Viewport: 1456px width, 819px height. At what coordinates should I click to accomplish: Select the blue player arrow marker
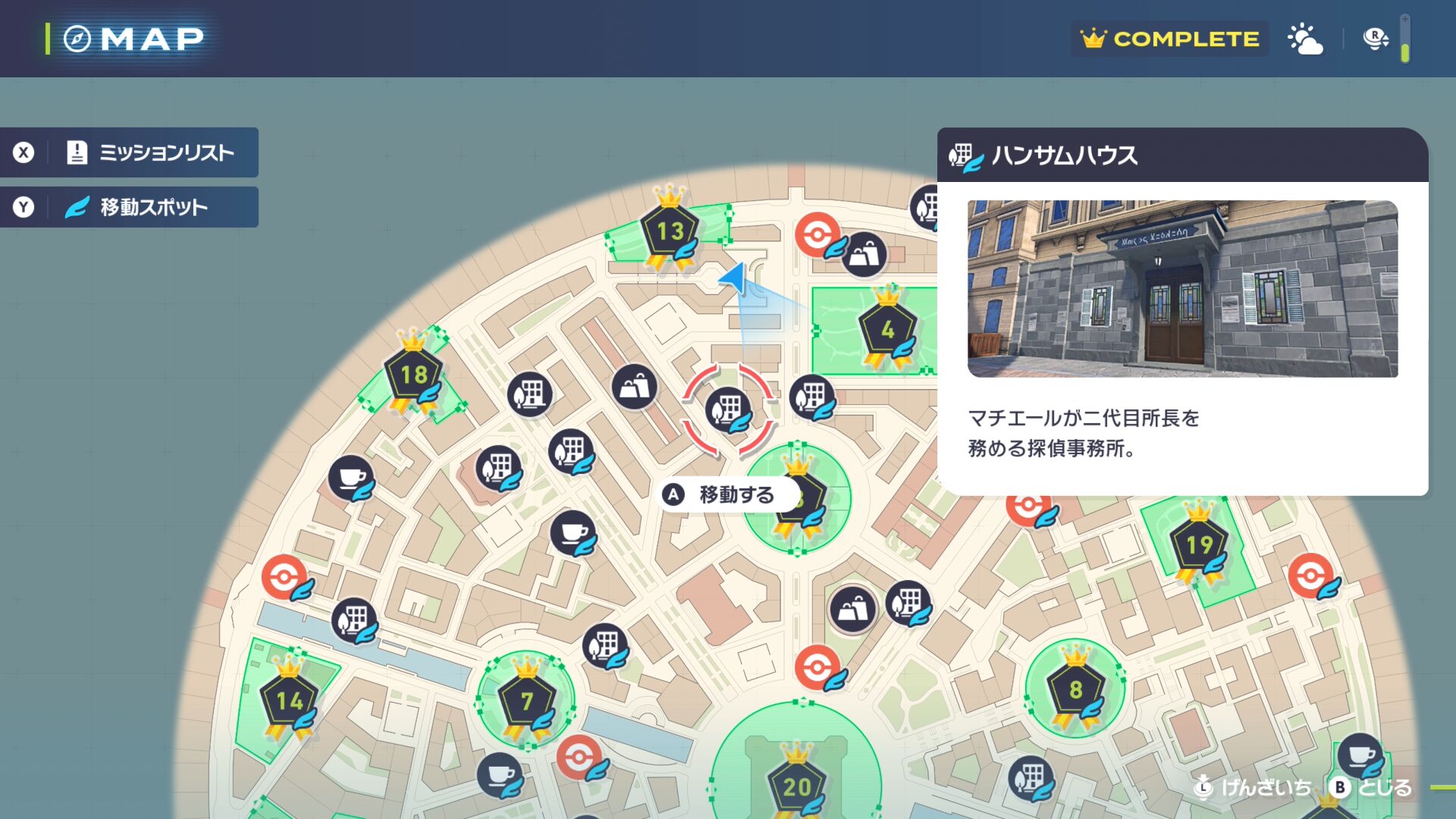734,278
